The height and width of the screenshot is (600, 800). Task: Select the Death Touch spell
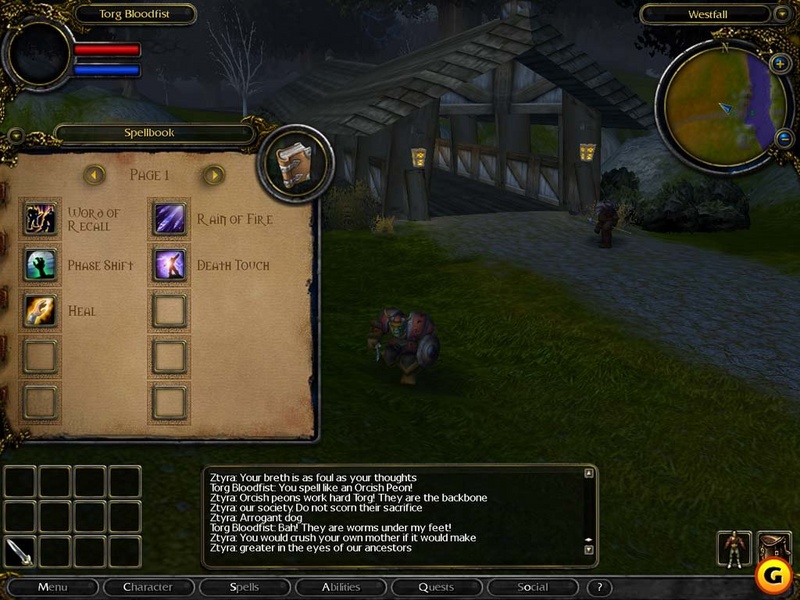pos(169,264)
